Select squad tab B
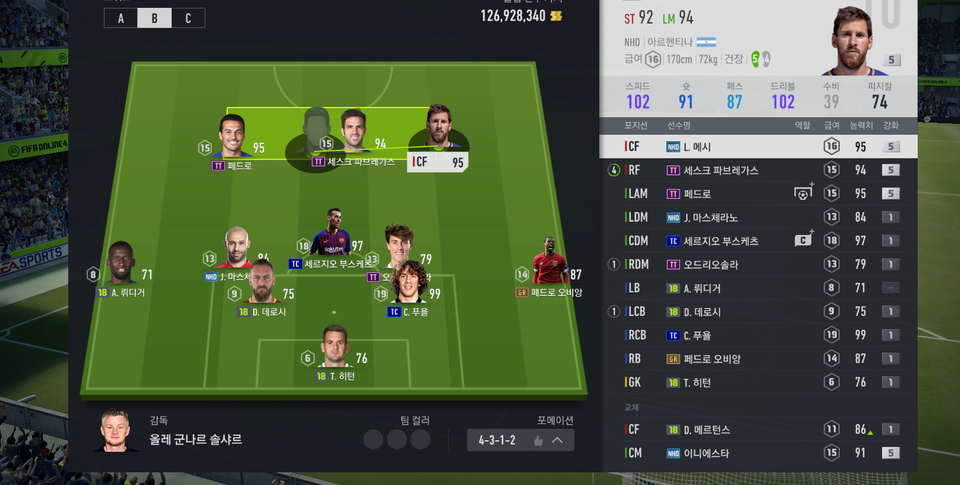The width and height of the screenshot is (960, 485). (x=154, y=18)
